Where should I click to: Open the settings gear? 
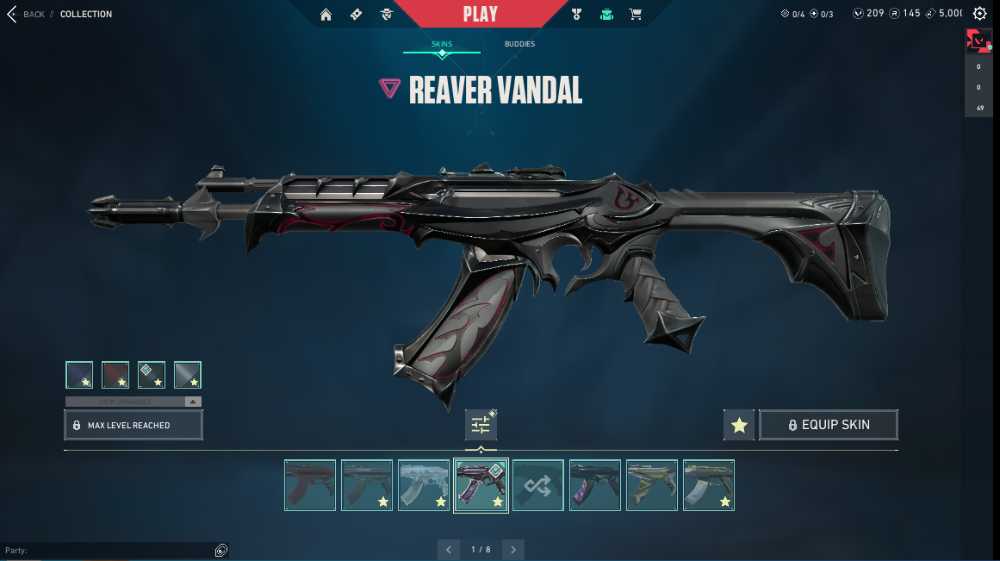980,14
